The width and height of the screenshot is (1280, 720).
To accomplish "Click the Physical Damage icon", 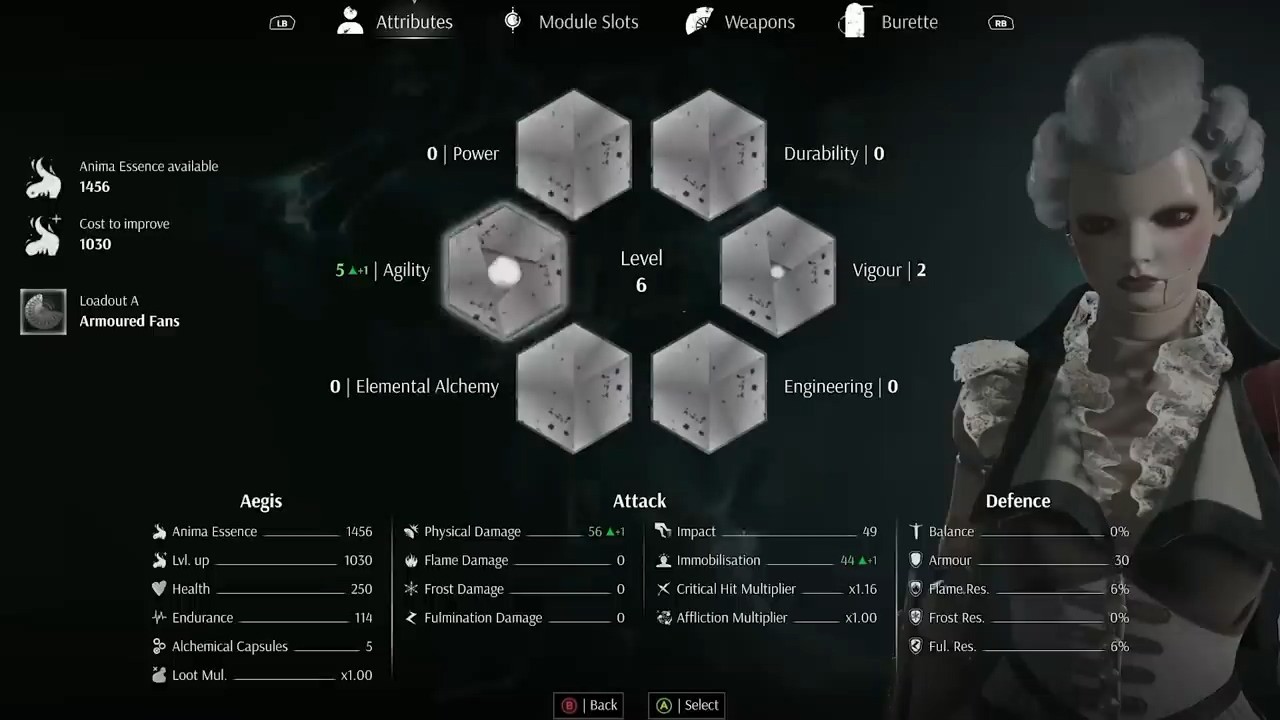I will pyautogui.click(x=410, y=531).
